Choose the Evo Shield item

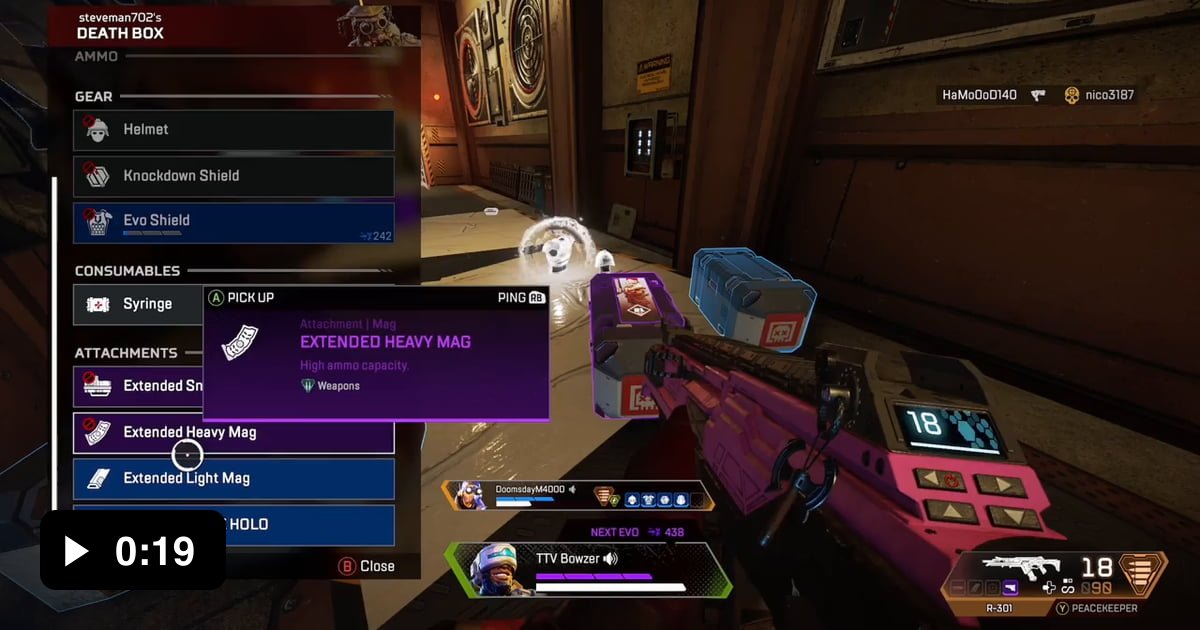pyautogui.click(x=233, y=222)
